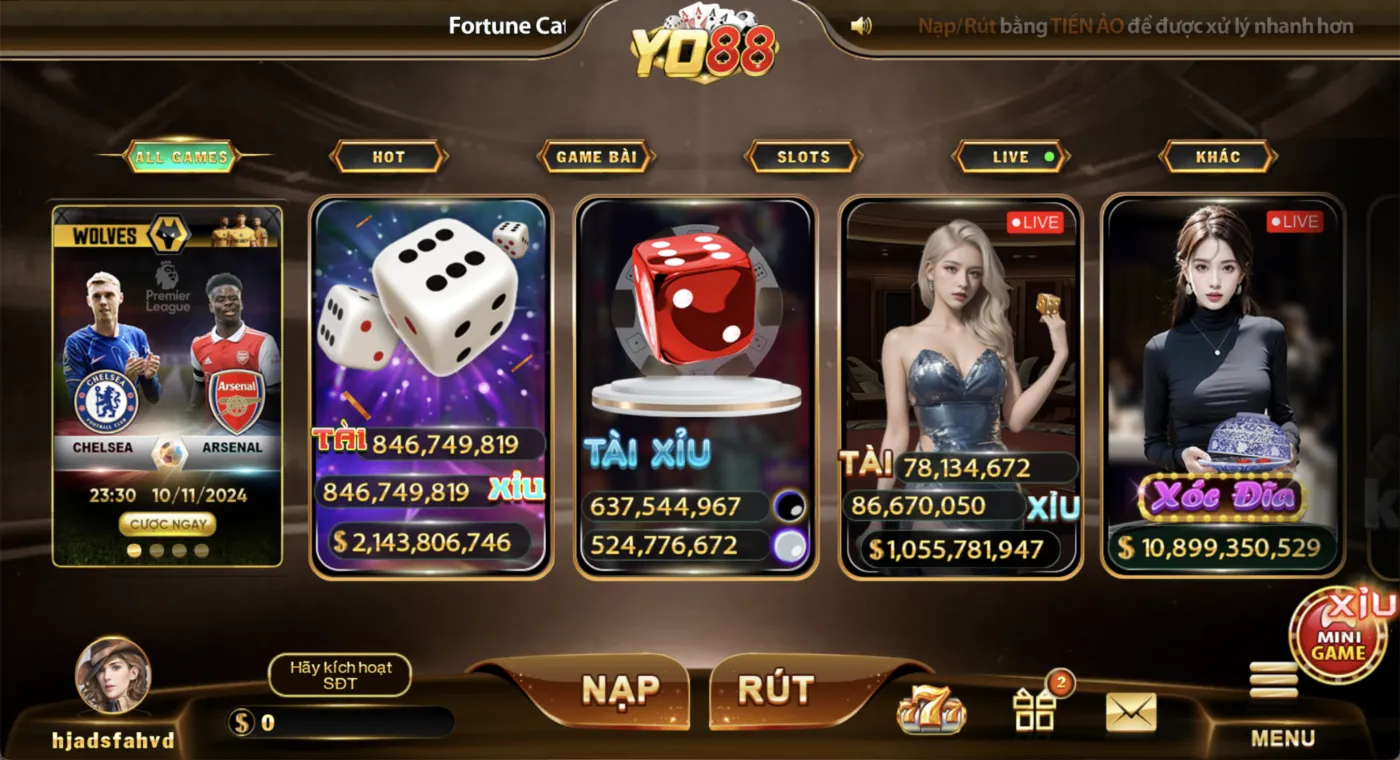Viewport: 1400px width, 760px height.
Task: Select the GAME BÀI category tab
Action: pos(596,156)
